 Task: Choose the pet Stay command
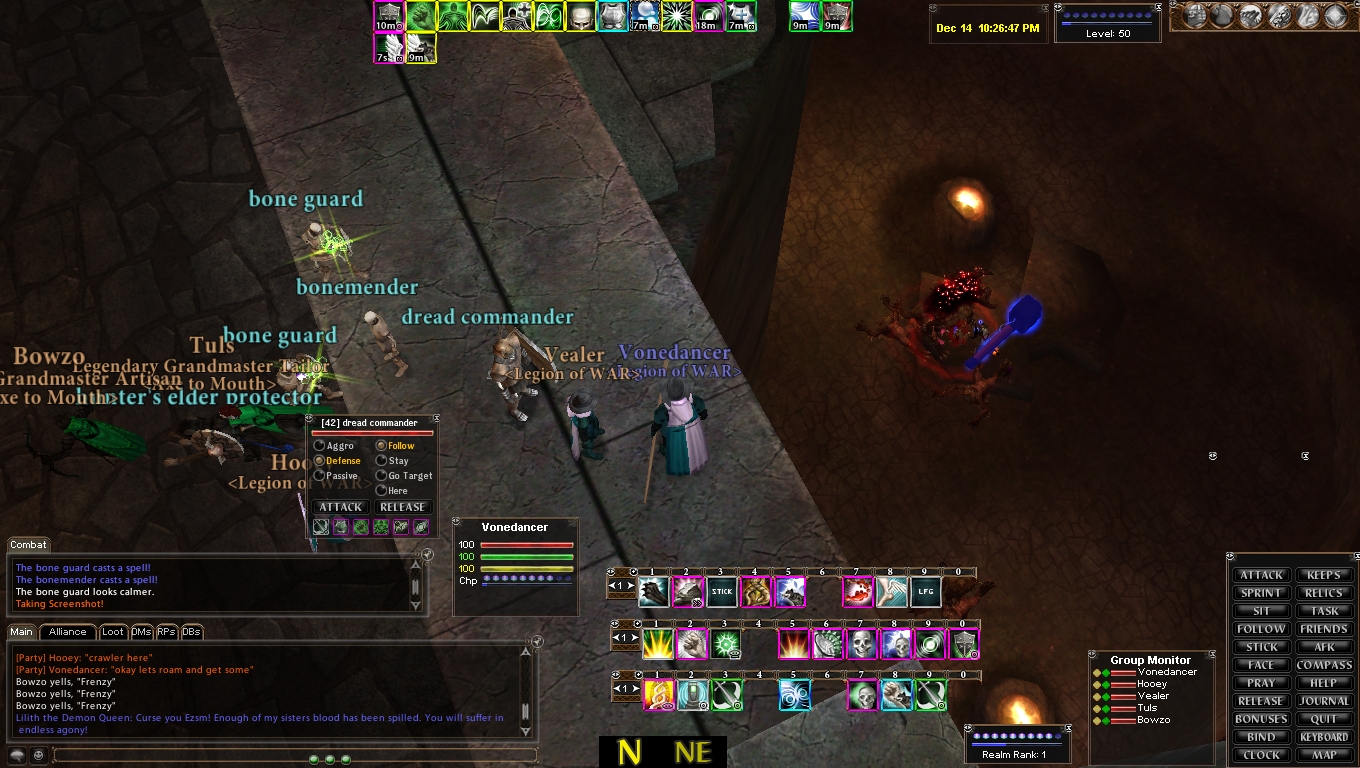pos(381,461)
